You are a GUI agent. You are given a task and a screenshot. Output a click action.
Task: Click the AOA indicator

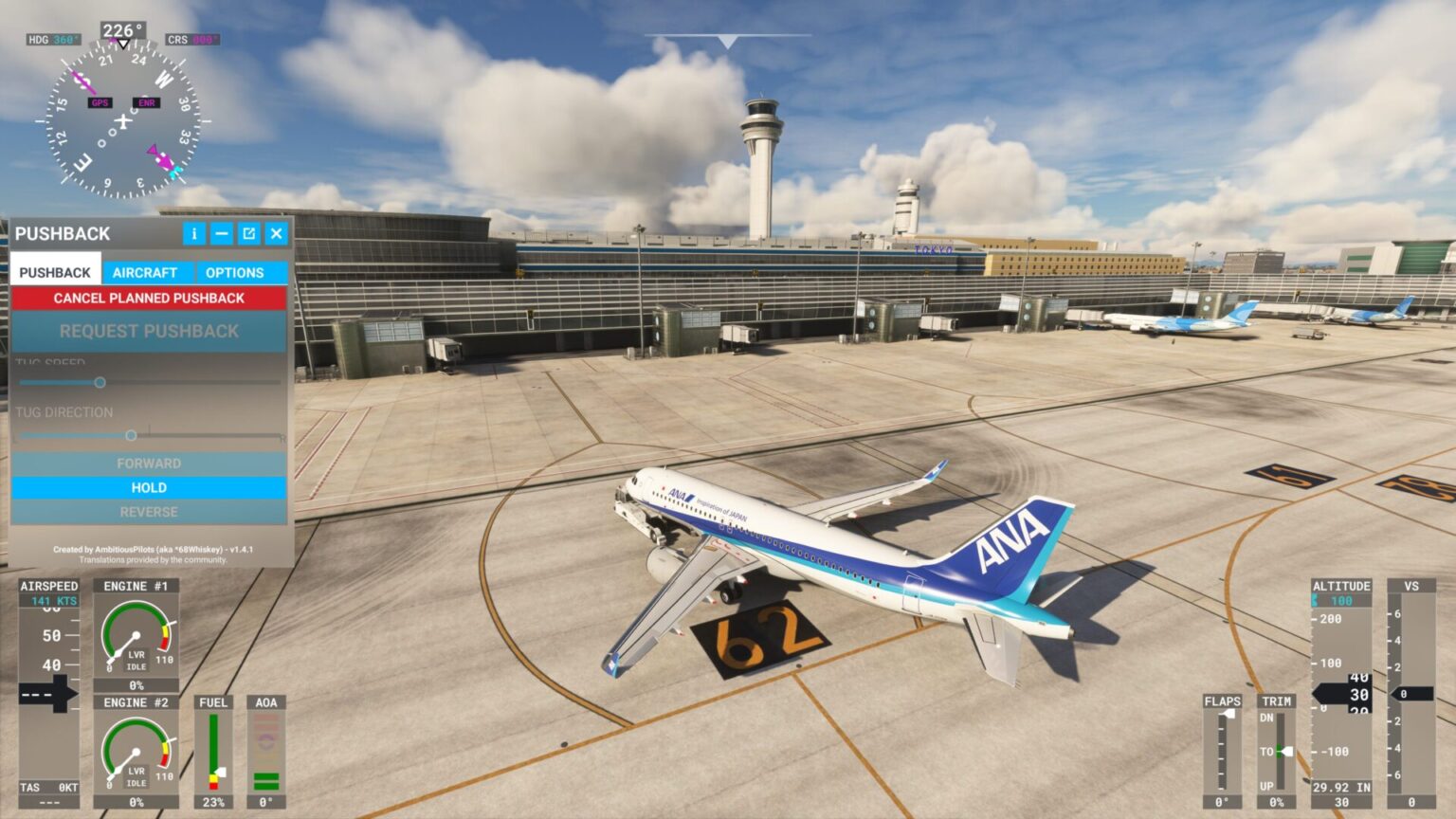pyautogui.click(x=265, y=754)
